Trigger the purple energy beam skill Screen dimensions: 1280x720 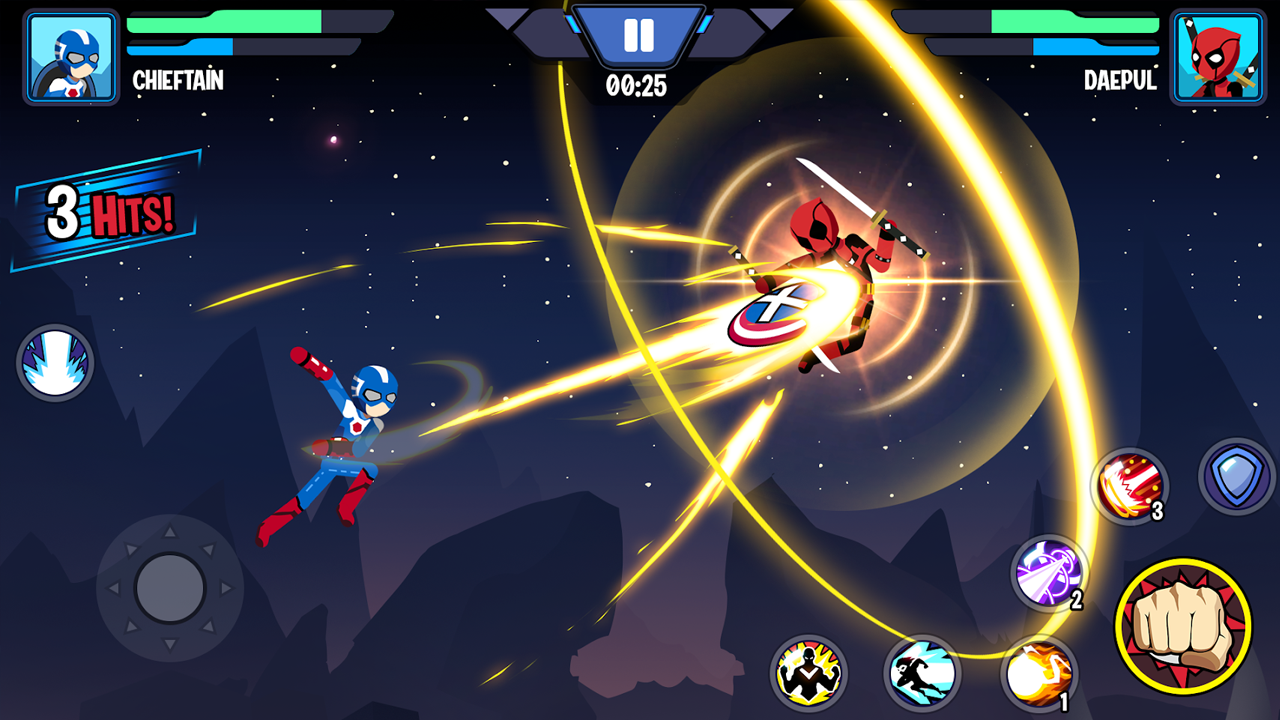point(1048,573)
